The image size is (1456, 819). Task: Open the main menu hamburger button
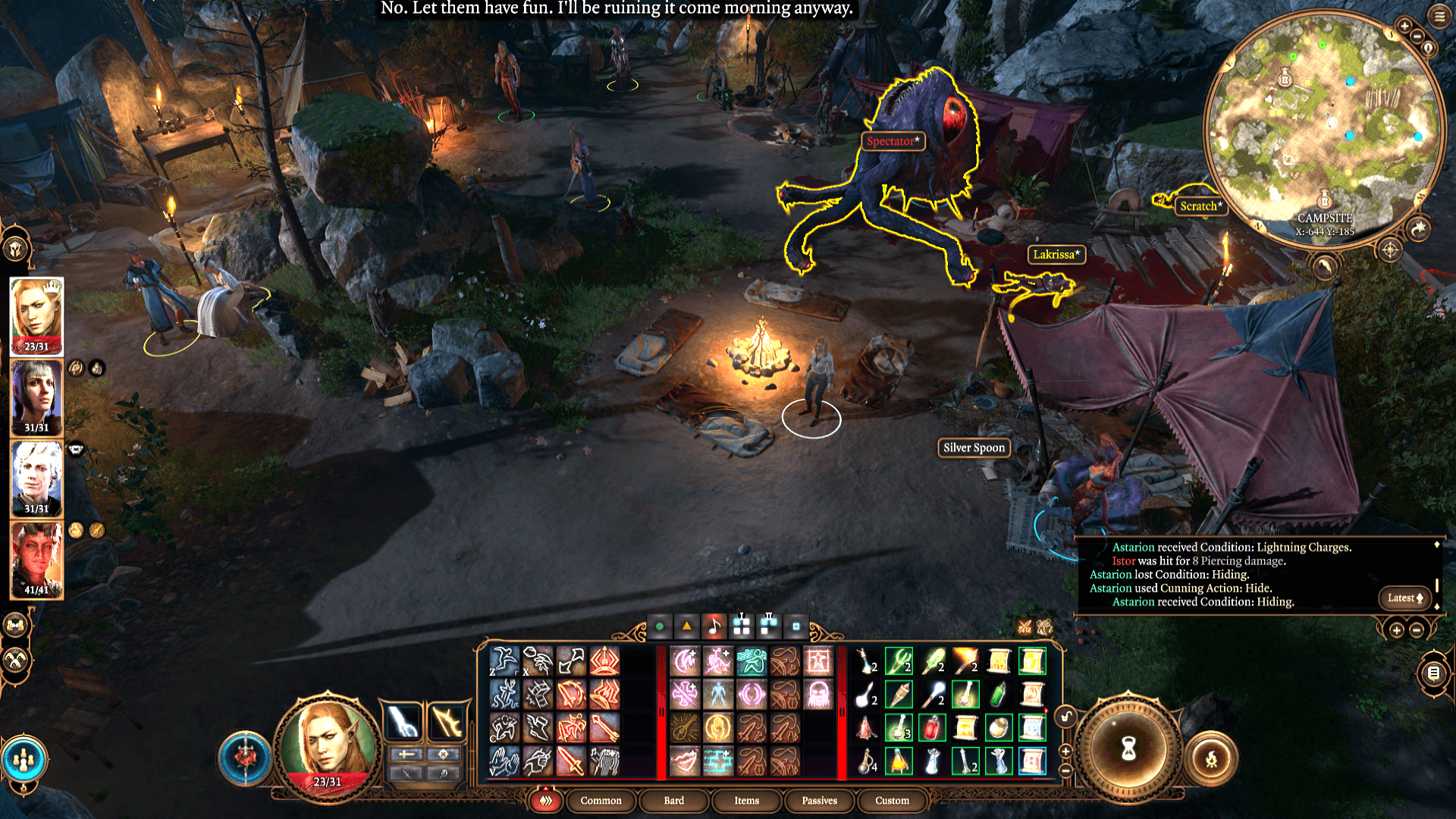tap(1439, 17)
